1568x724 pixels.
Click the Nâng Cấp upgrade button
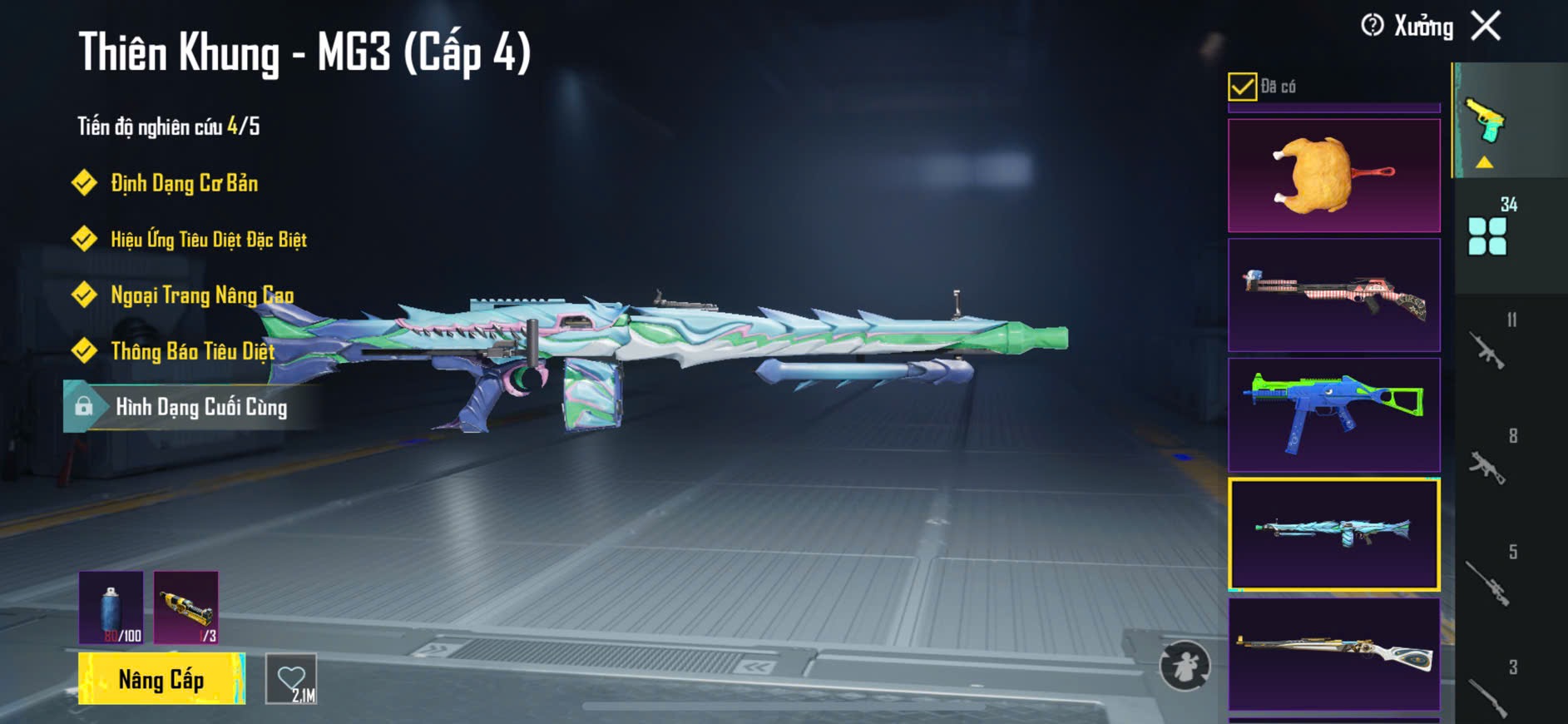(161, 679)
